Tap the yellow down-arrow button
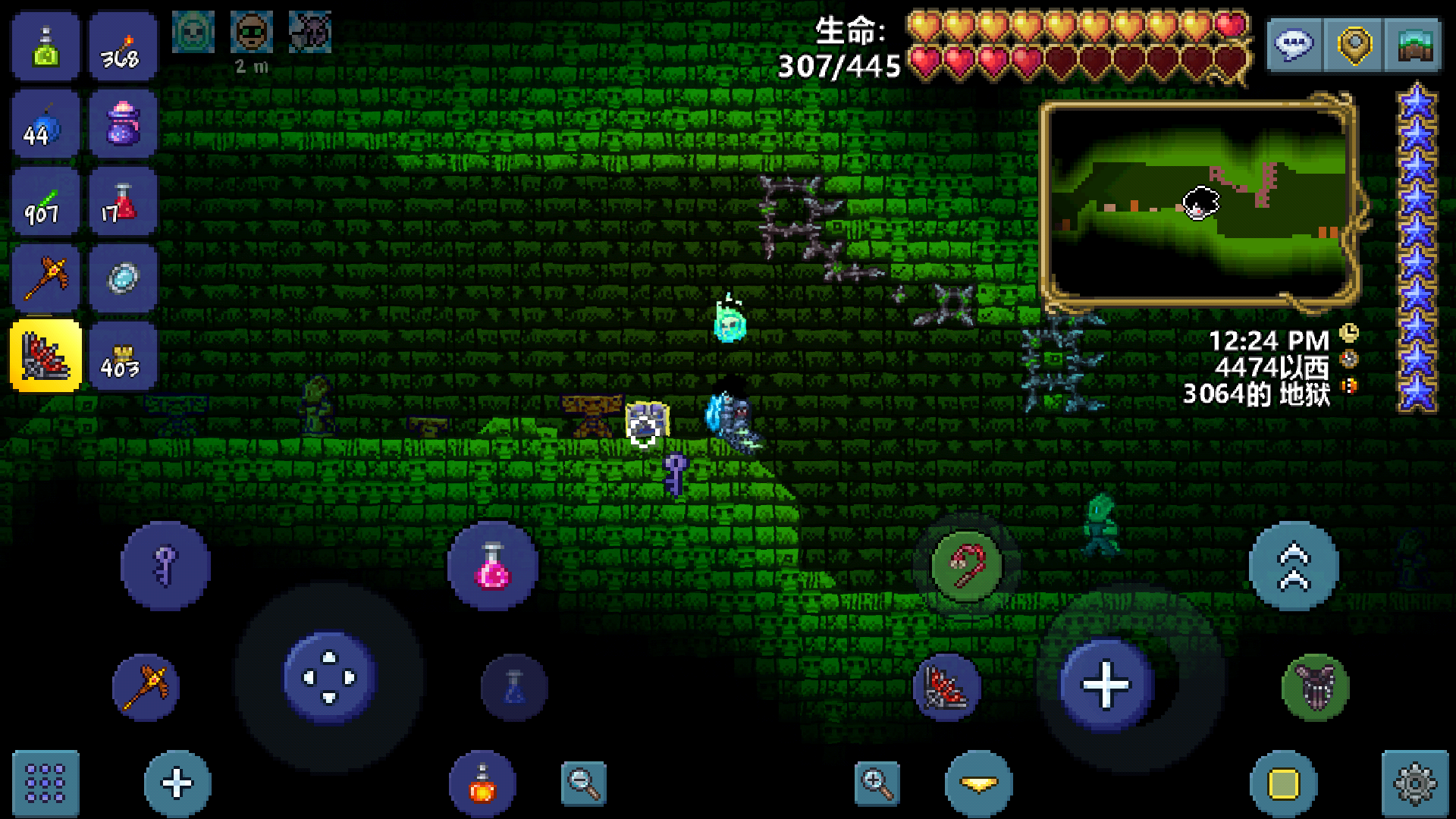 coord(978,784)
